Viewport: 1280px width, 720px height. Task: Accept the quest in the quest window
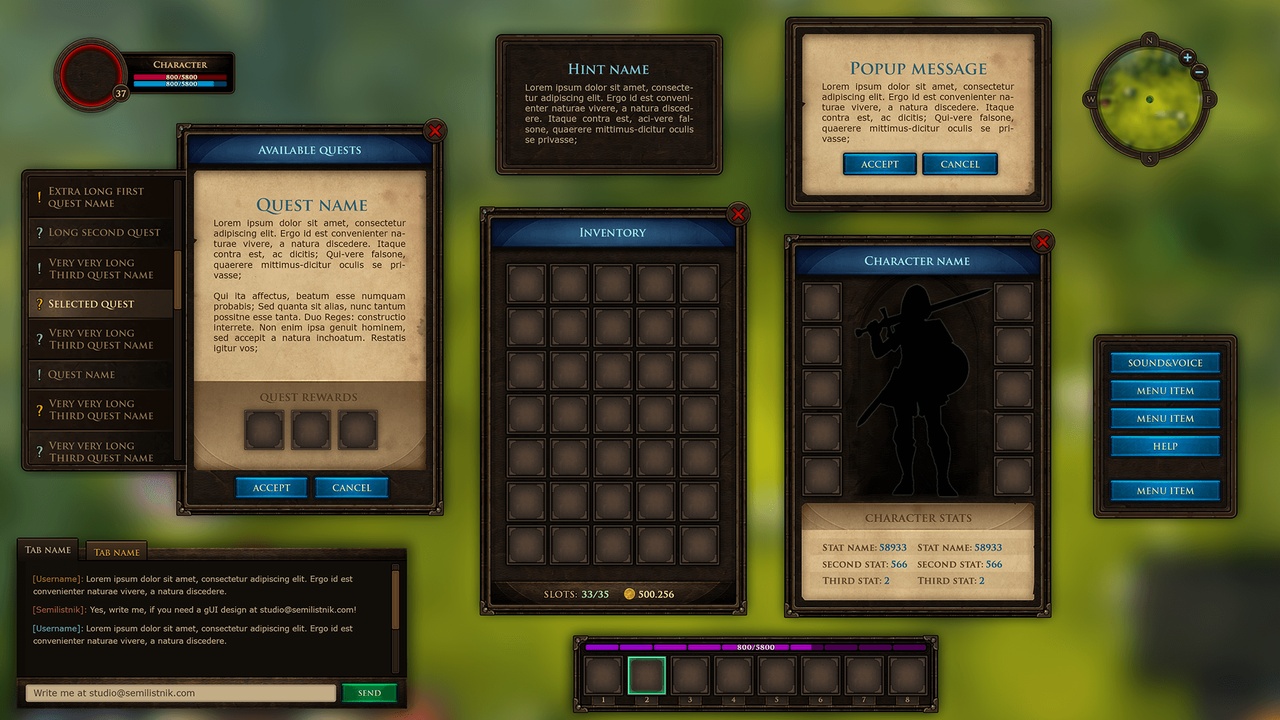coord(271,488)
